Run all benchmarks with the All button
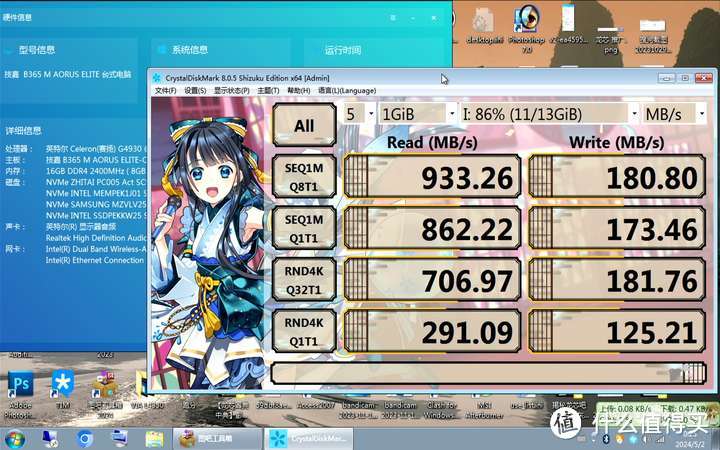 304,125
